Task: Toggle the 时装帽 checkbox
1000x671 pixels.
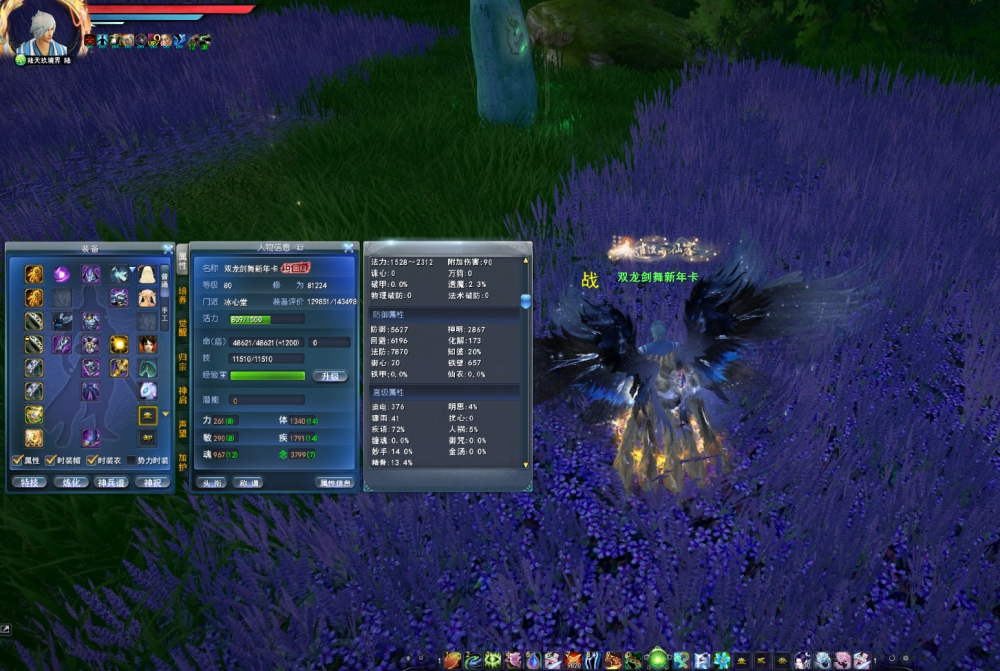Action: click(x=52, y=460)
